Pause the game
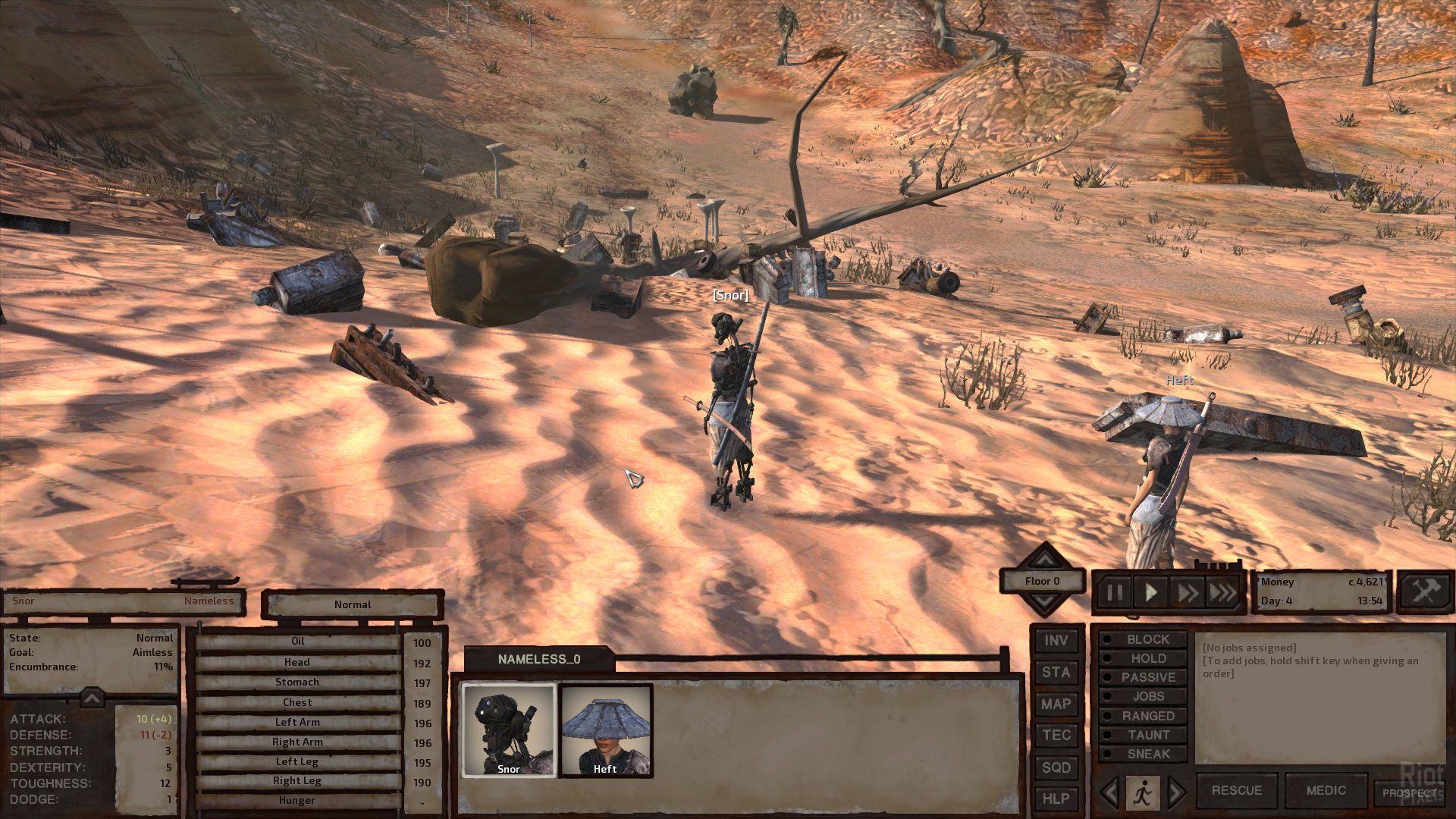 [x=1115, y=592]
